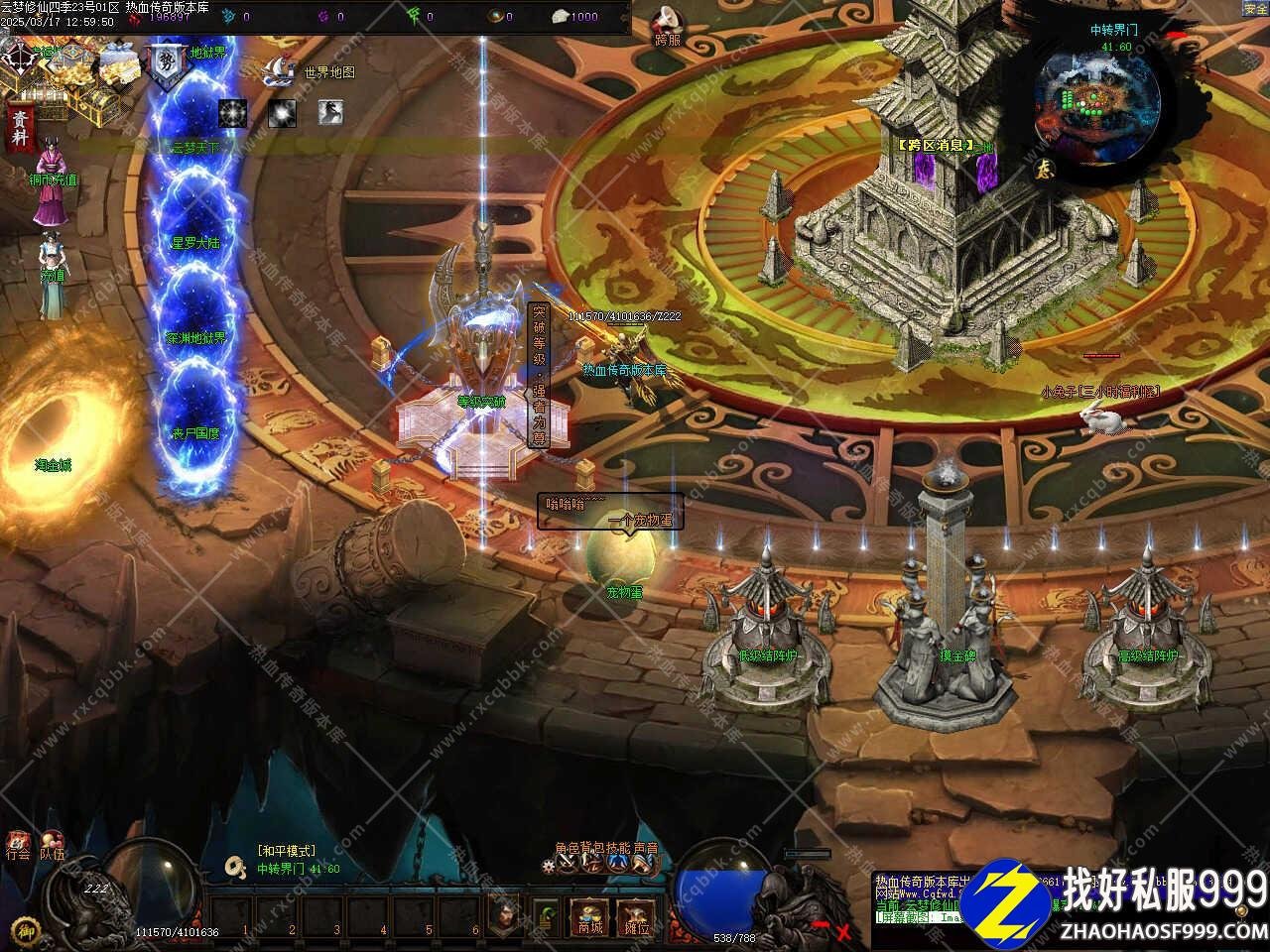Open the 队伍 team menu
Image resolution: width=1270 pixels, height=952 pixels.
click(52, 845)
